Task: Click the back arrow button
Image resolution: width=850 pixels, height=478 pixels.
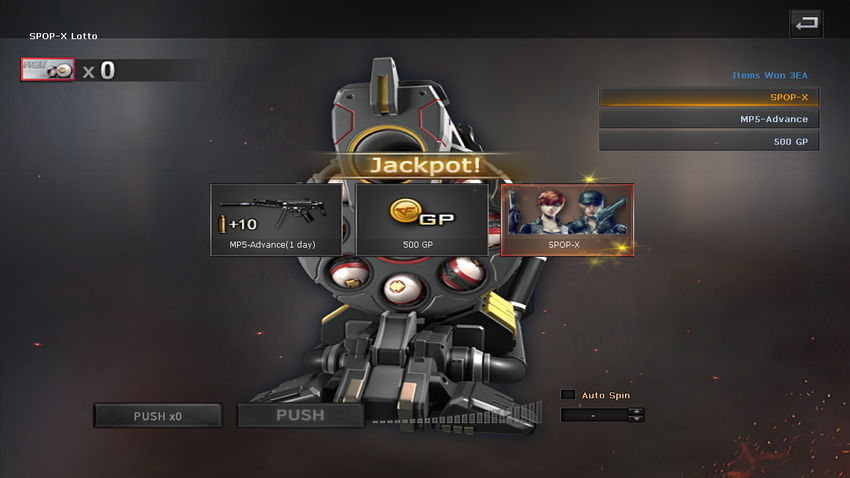Action: 806,23
